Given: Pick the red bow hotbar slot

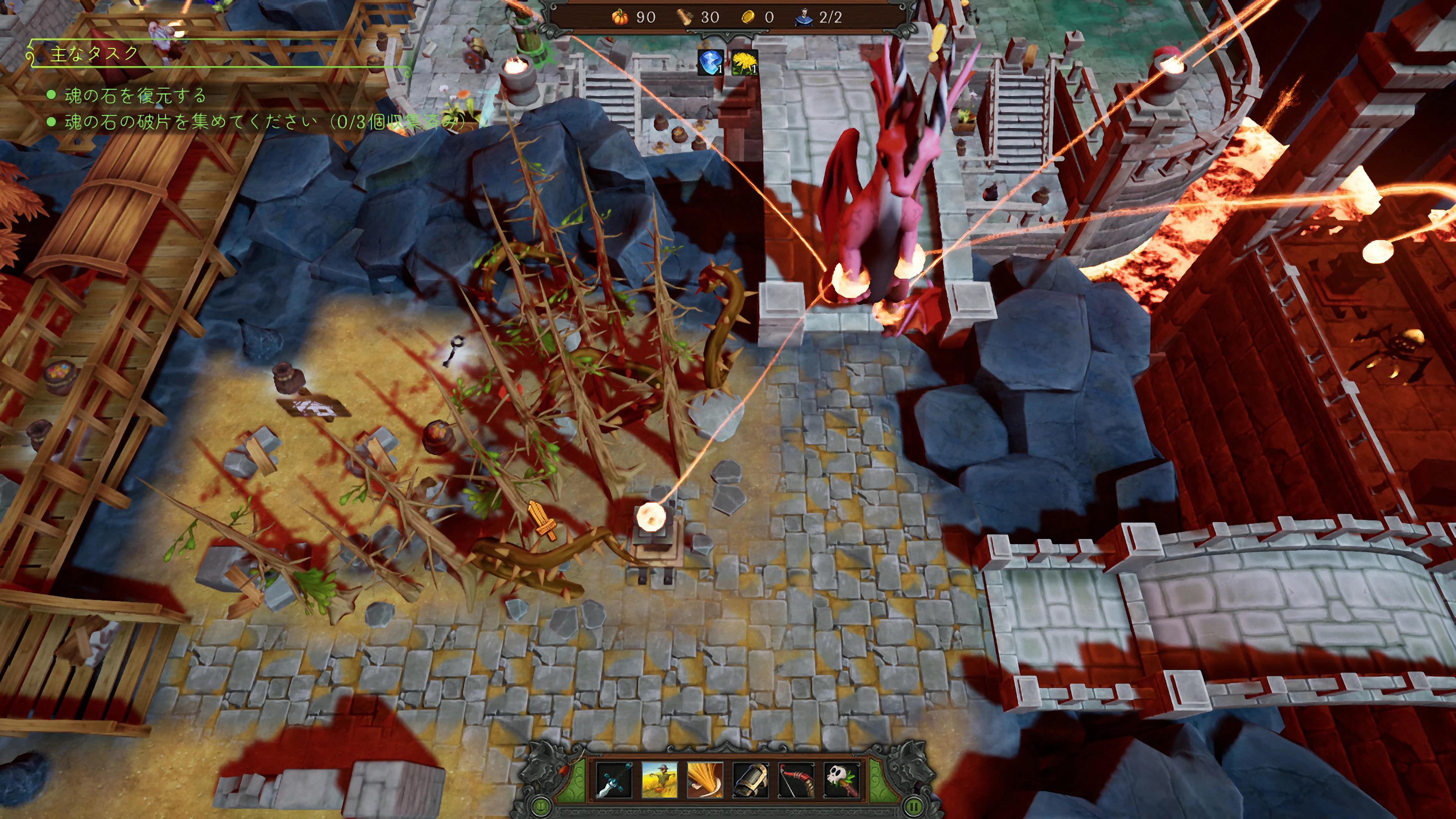Looking at the screenshot, I should pyautogui.click(x=796, y=780).
